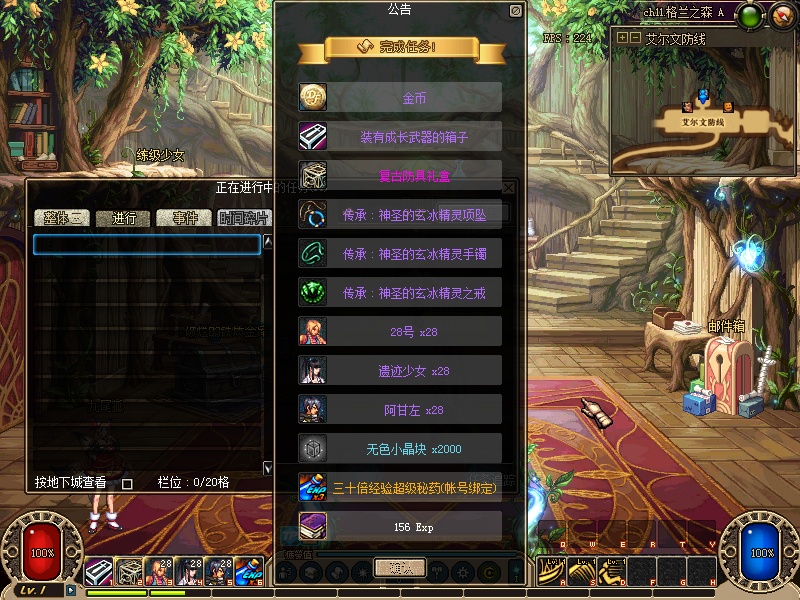Confirm the quest reward with 确认 button

click(x=399, y=567)
